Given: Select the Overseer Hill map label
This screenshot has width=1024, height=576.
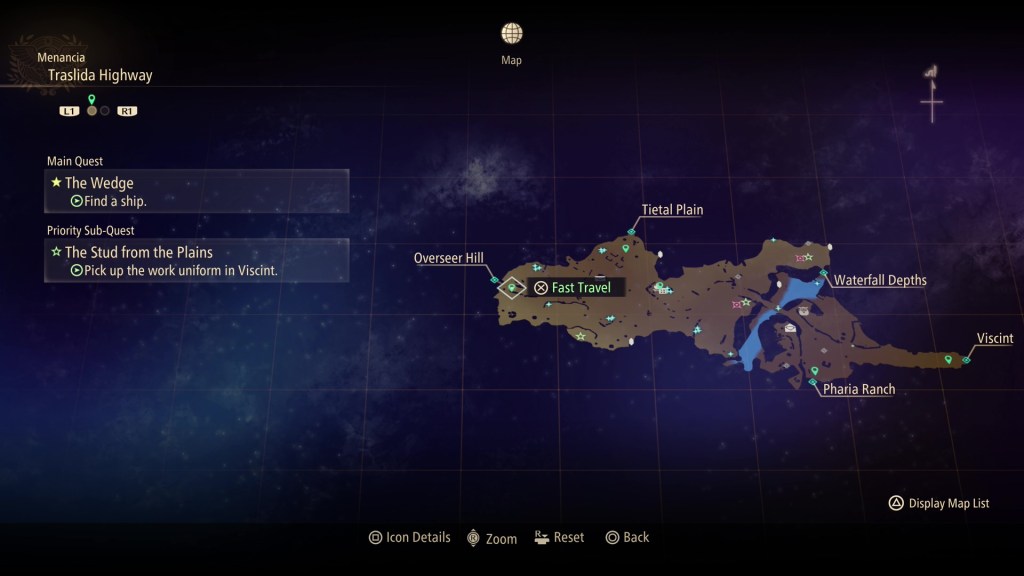Looking at the screenshot, I should tap(449, 259).
